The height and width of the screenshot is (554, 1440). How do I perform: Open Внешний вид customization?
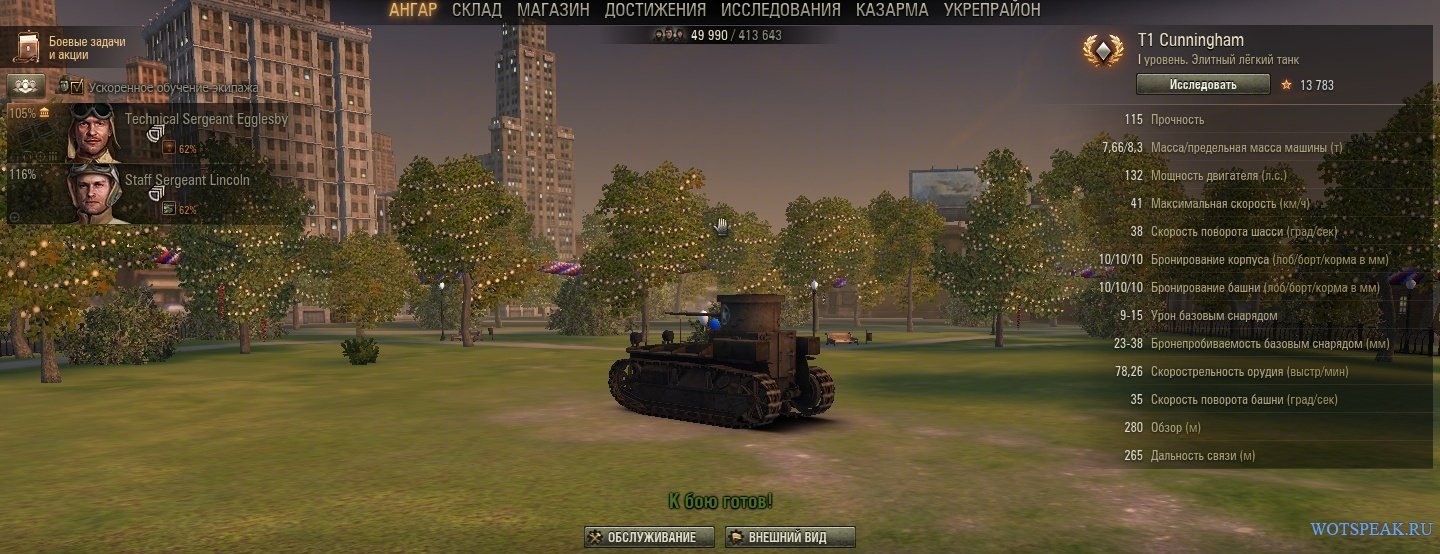pyautogui.click(x=790, y=537)
